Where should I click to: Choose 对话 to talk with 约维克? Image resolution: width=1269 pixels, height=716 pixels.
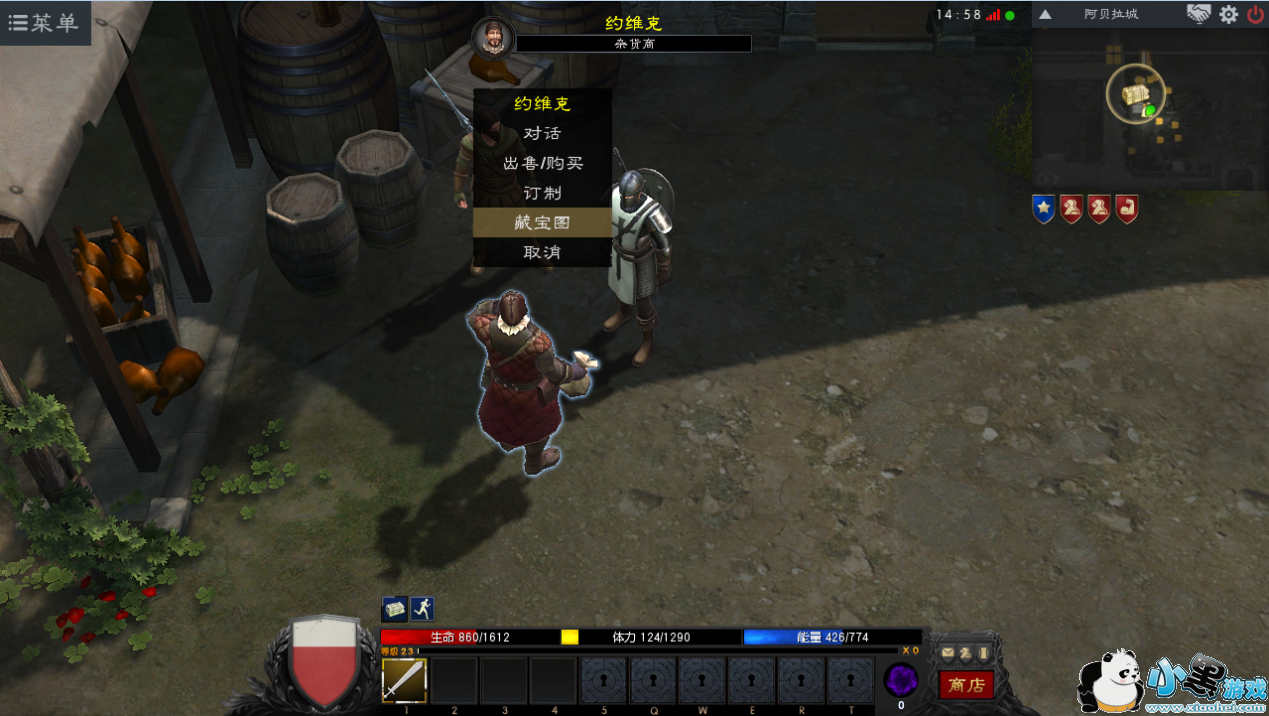point(542,133)
